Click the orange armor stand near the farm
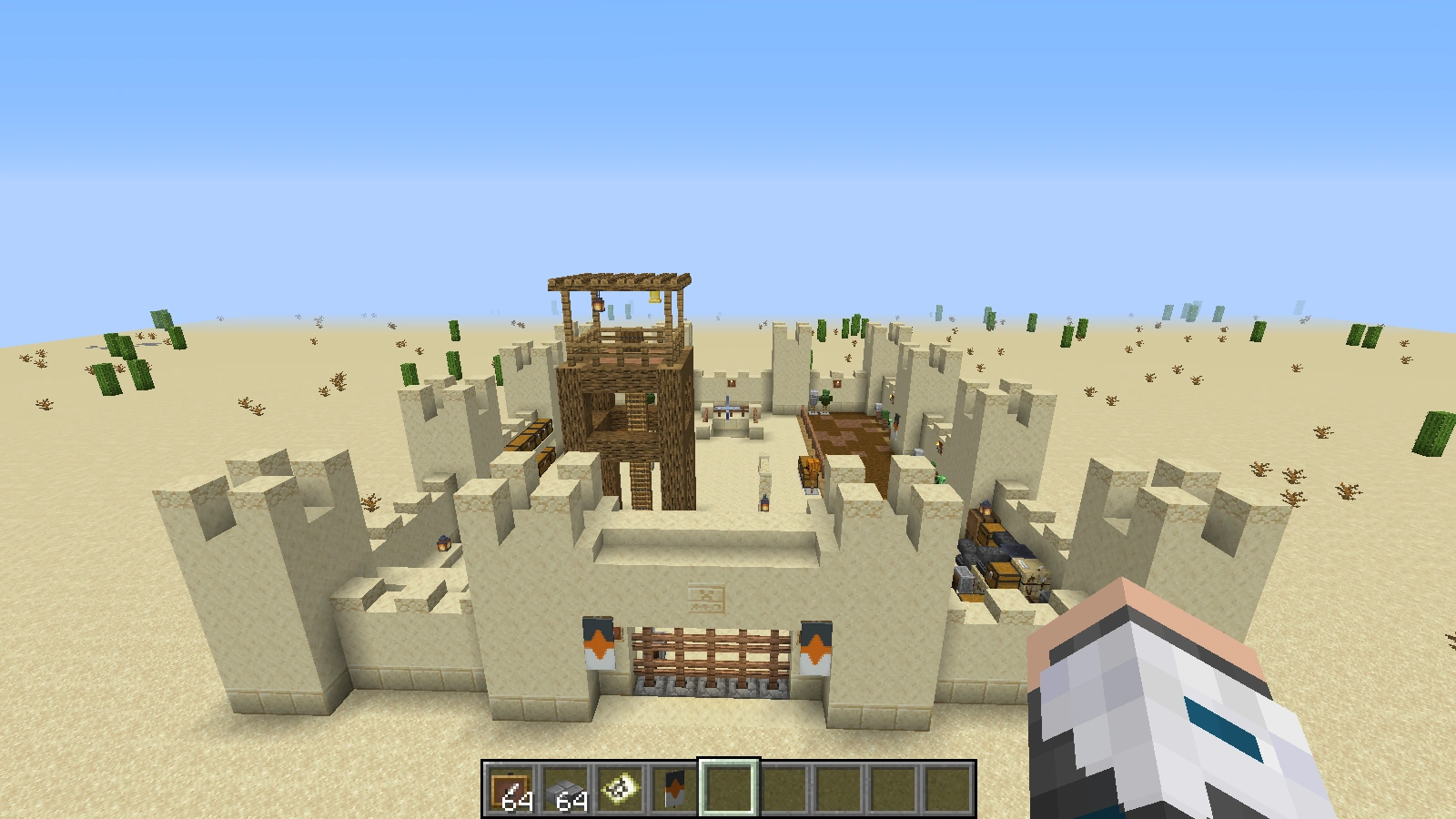Image resolution: width=1456 pixels, height=819 pixels. point(810,471)
